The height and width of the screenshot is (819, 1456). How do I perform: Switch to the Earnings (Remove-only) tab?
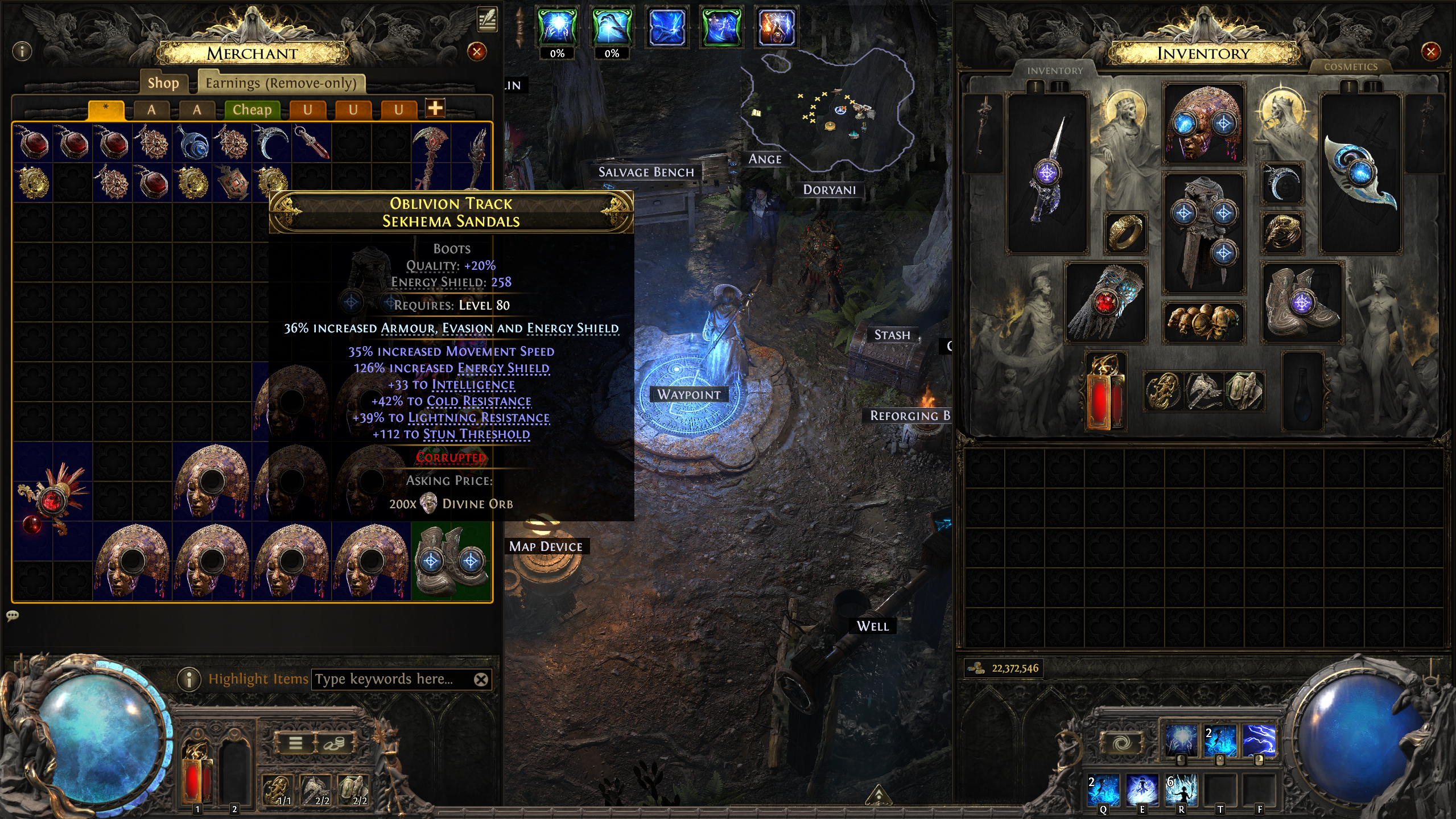281,83
